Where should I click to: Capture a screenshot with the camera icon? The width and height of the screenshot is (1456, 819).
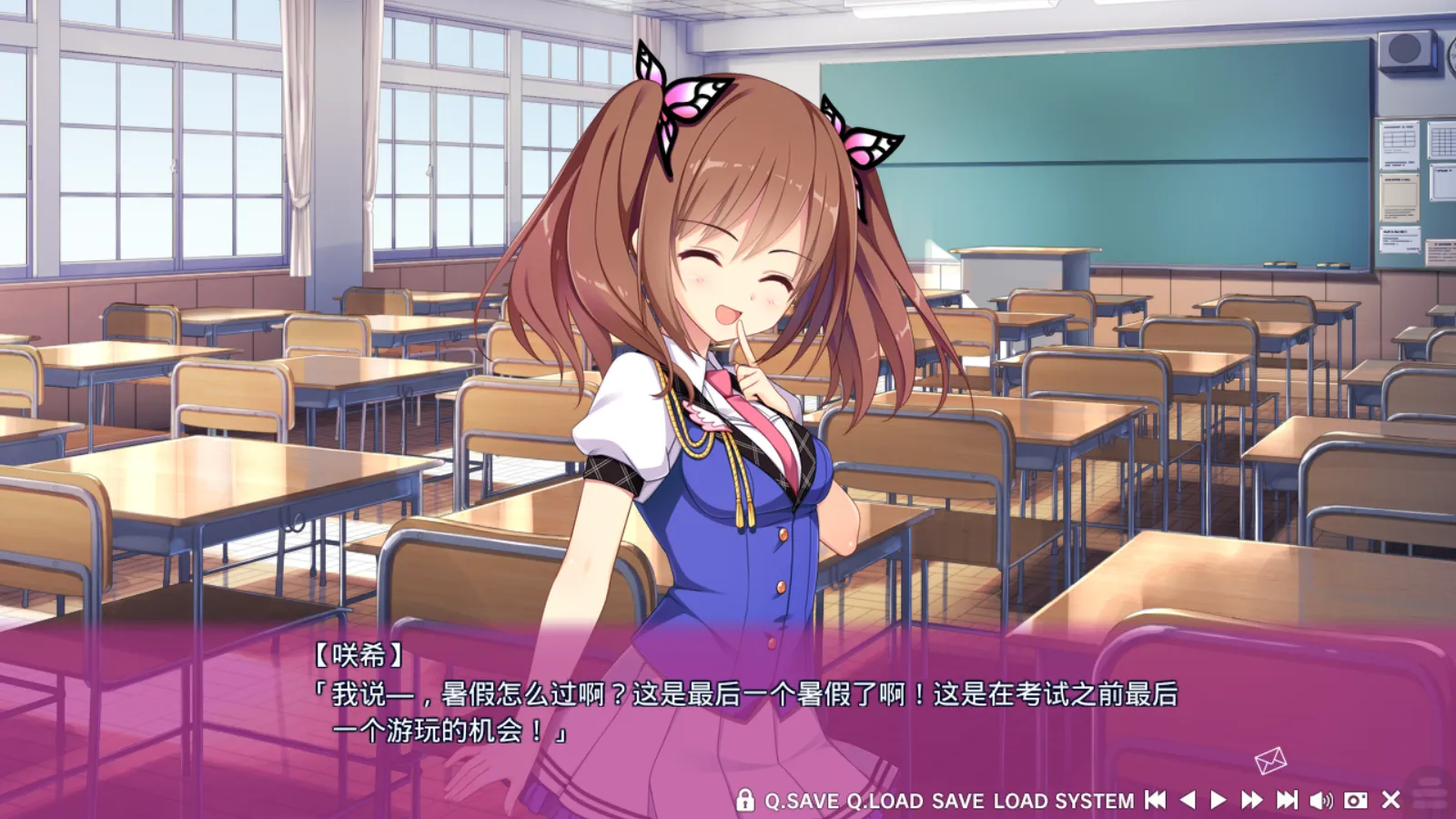1354,801
